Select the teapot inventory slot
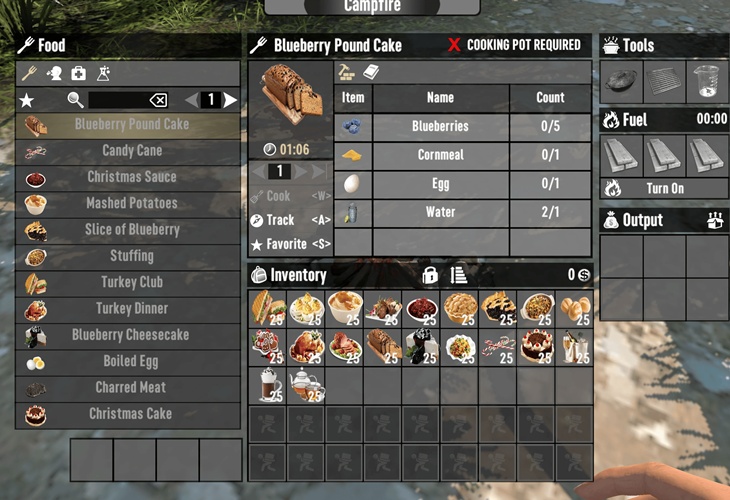730x500 pixels. pos(305,385)
